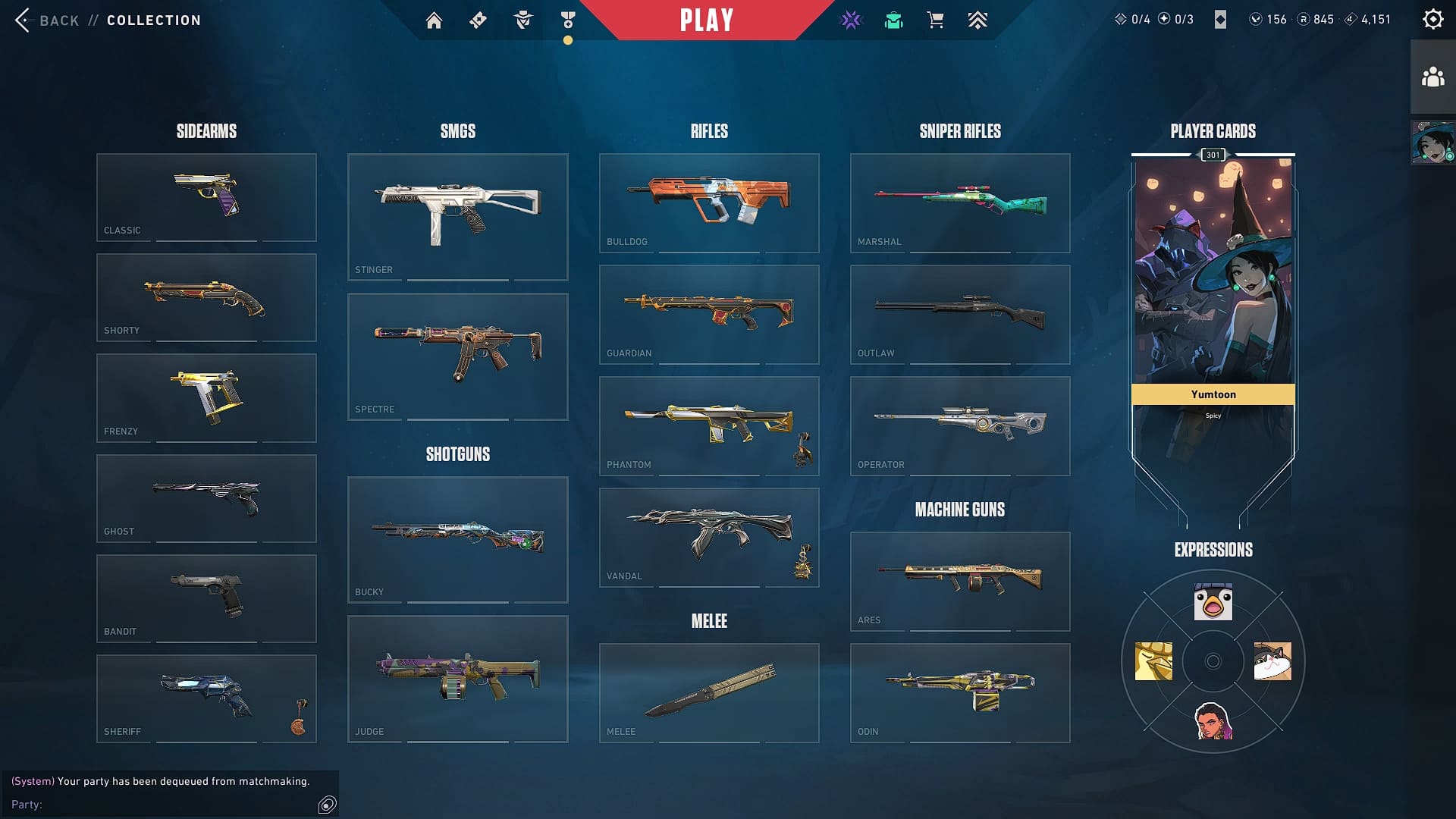Open the social panel friends icon
Image resolution: width=1456 pixels, height=819 pixels.
click(x=1432, y=74)
